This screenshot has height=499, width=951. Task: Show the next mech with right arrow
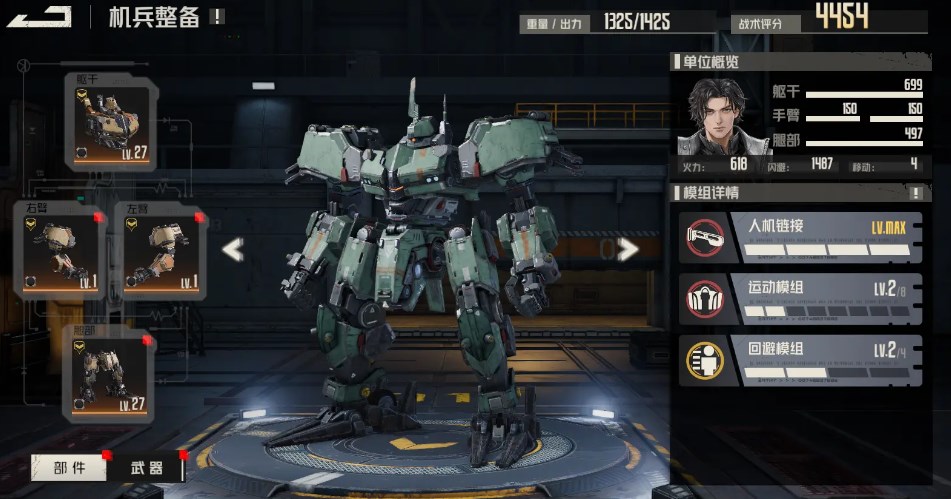628,249
